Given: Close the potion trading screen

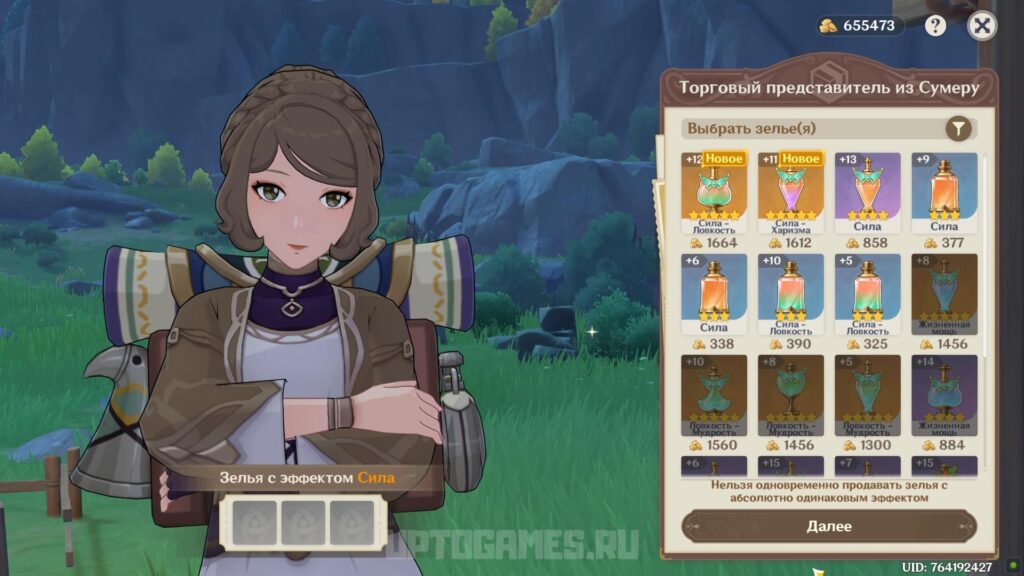Looking at the screenshot, I should pos(982,26).
